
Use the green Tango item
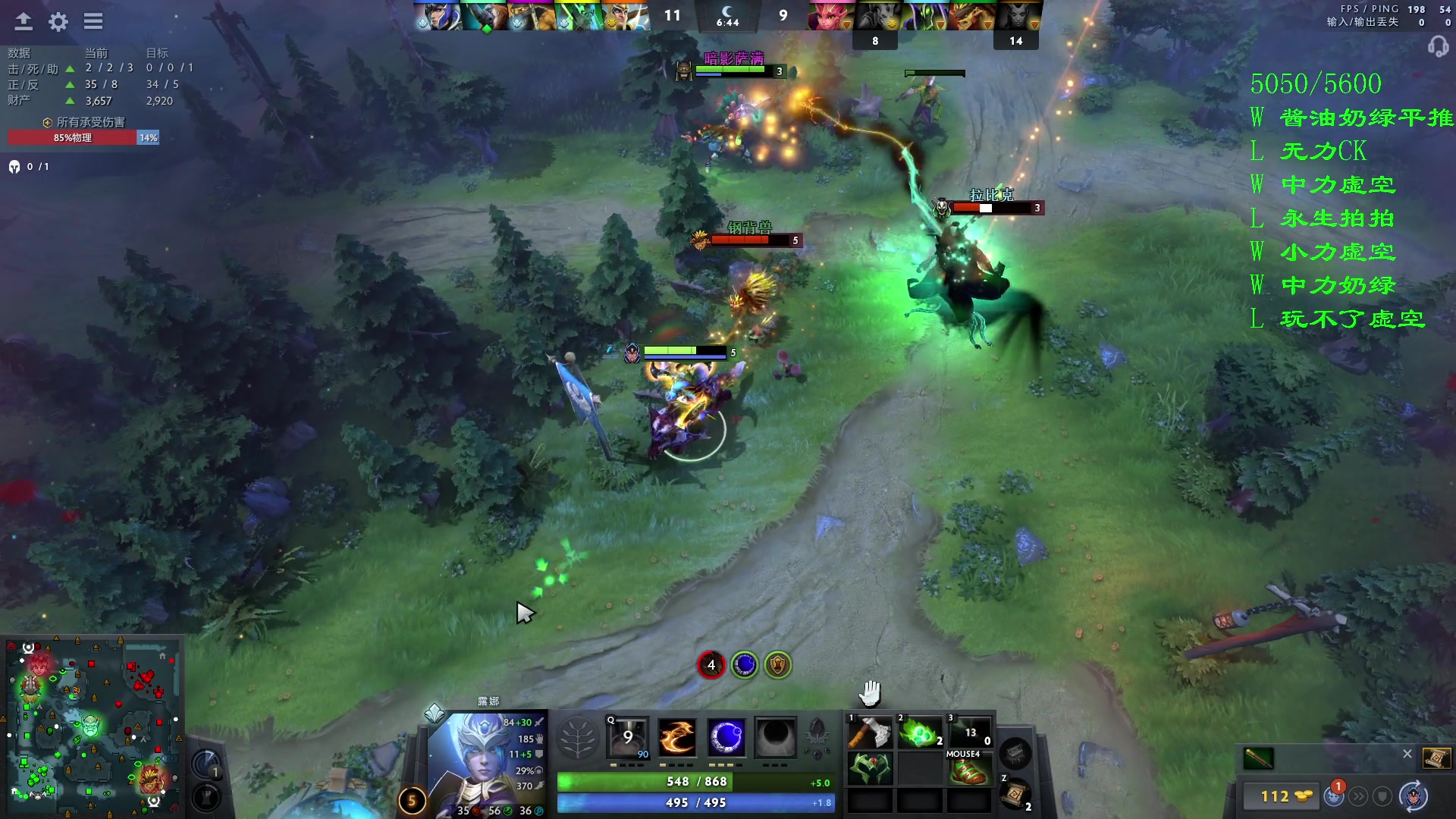[x=919, y=733]
